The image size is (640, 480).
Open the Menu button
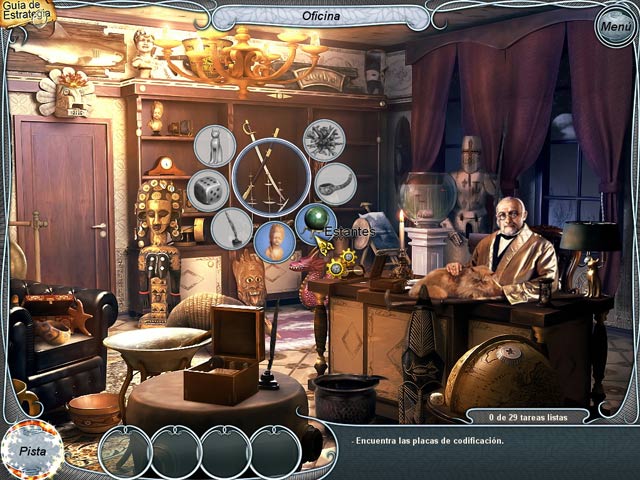click(613, 27)
